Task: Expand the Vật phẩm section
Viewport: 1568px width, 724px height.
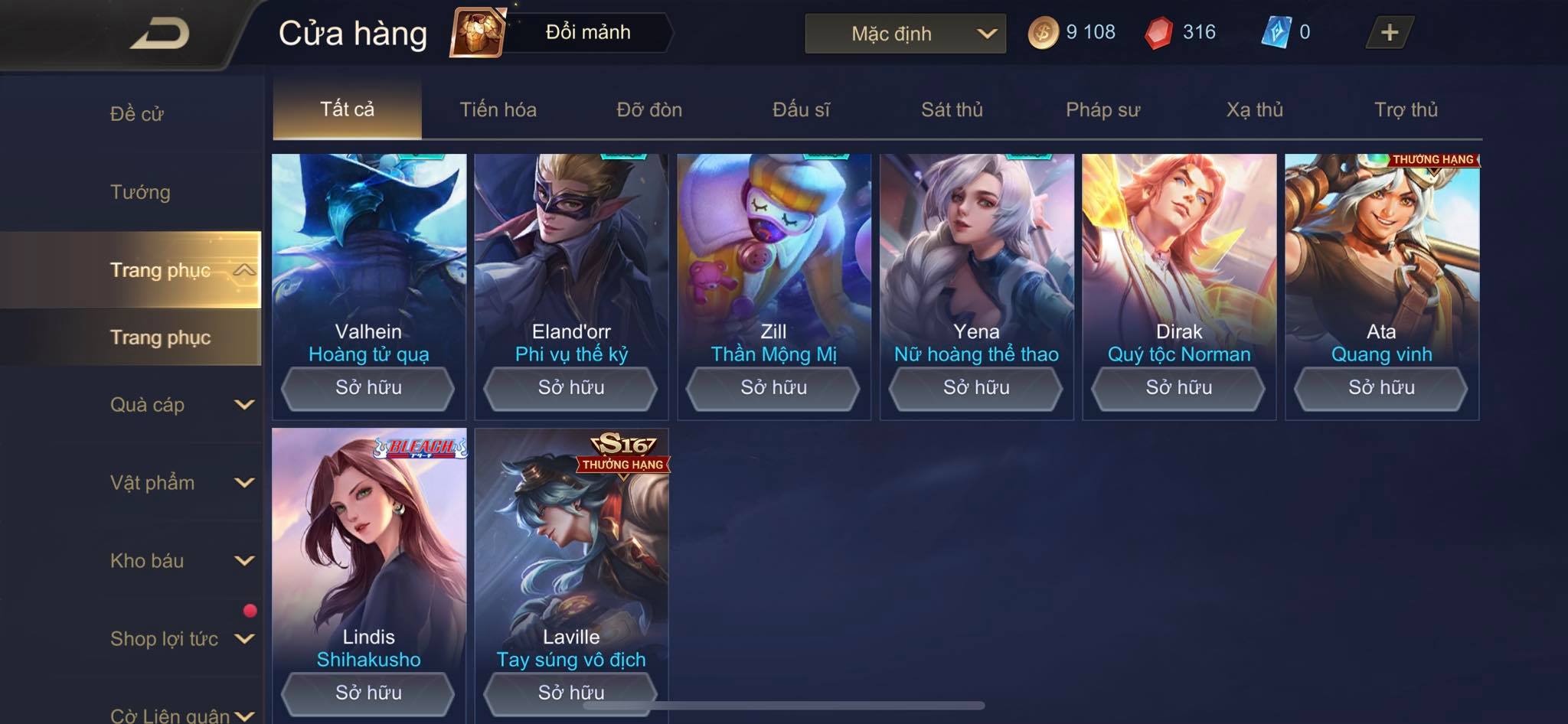Action: [x=181, y=483]
